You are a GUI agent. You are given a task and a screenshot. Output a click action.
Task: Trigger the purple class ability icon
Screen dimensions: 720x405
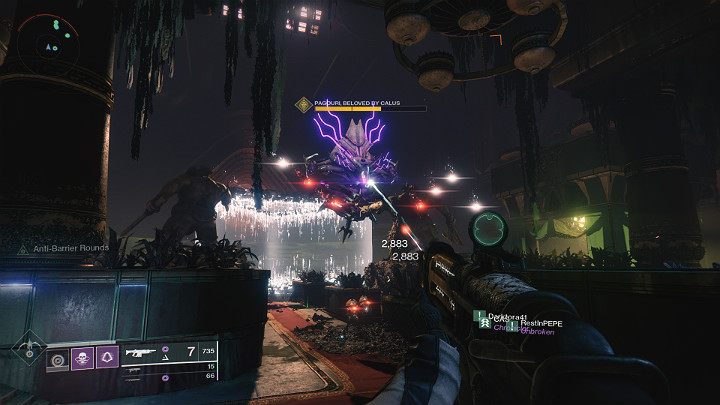[x=106, y=358]
